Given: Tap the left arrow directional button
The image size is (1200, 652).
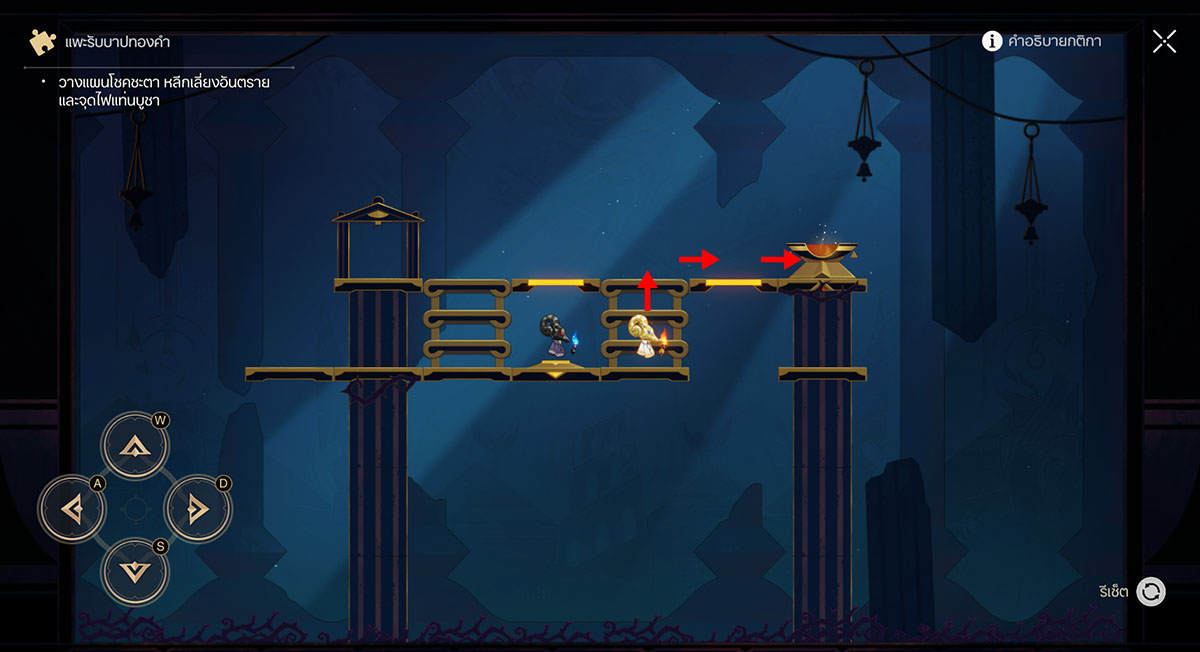Looking at the screenshot, I should pyautogui.click(x=71, y=509).
